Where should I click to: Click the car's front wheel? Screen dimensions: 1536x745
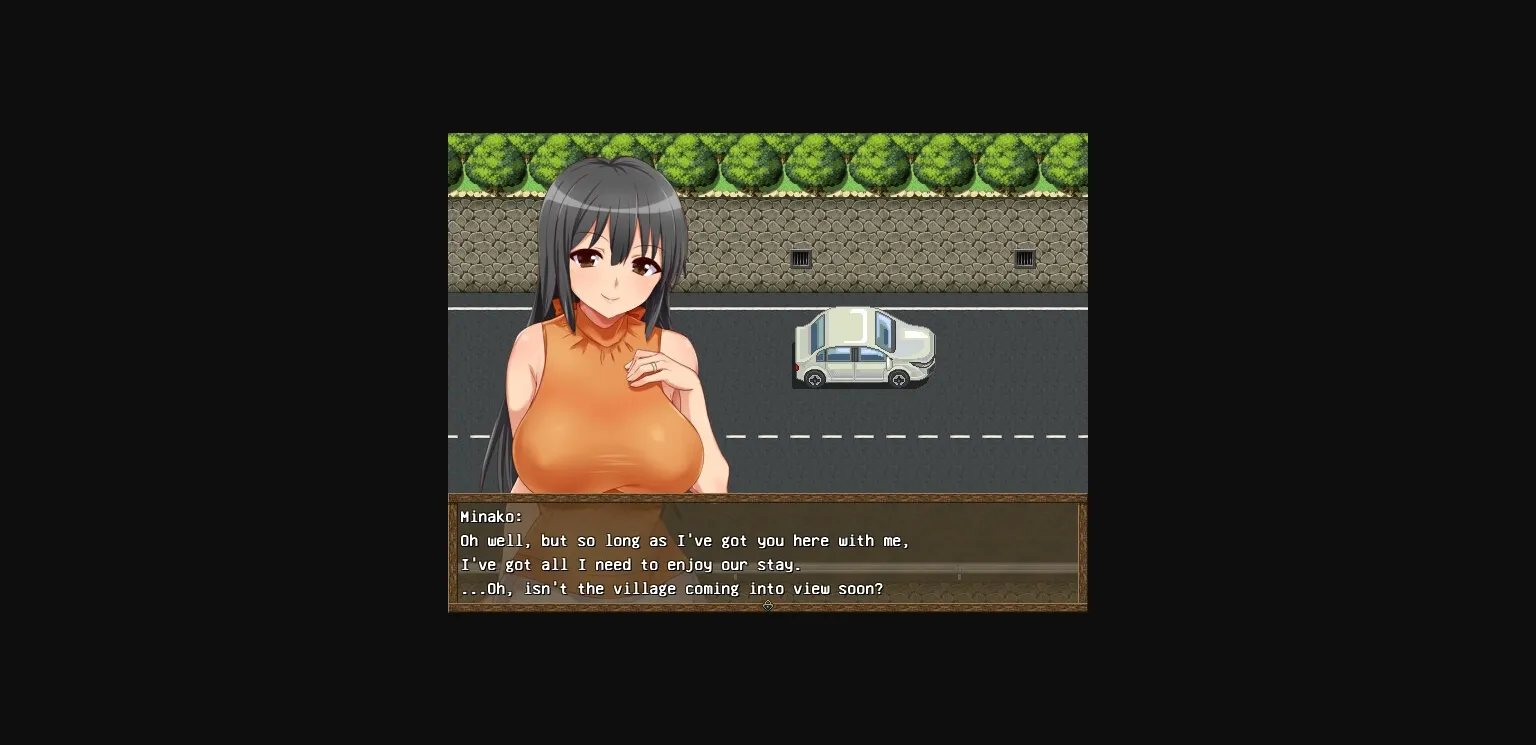[899, 379]
